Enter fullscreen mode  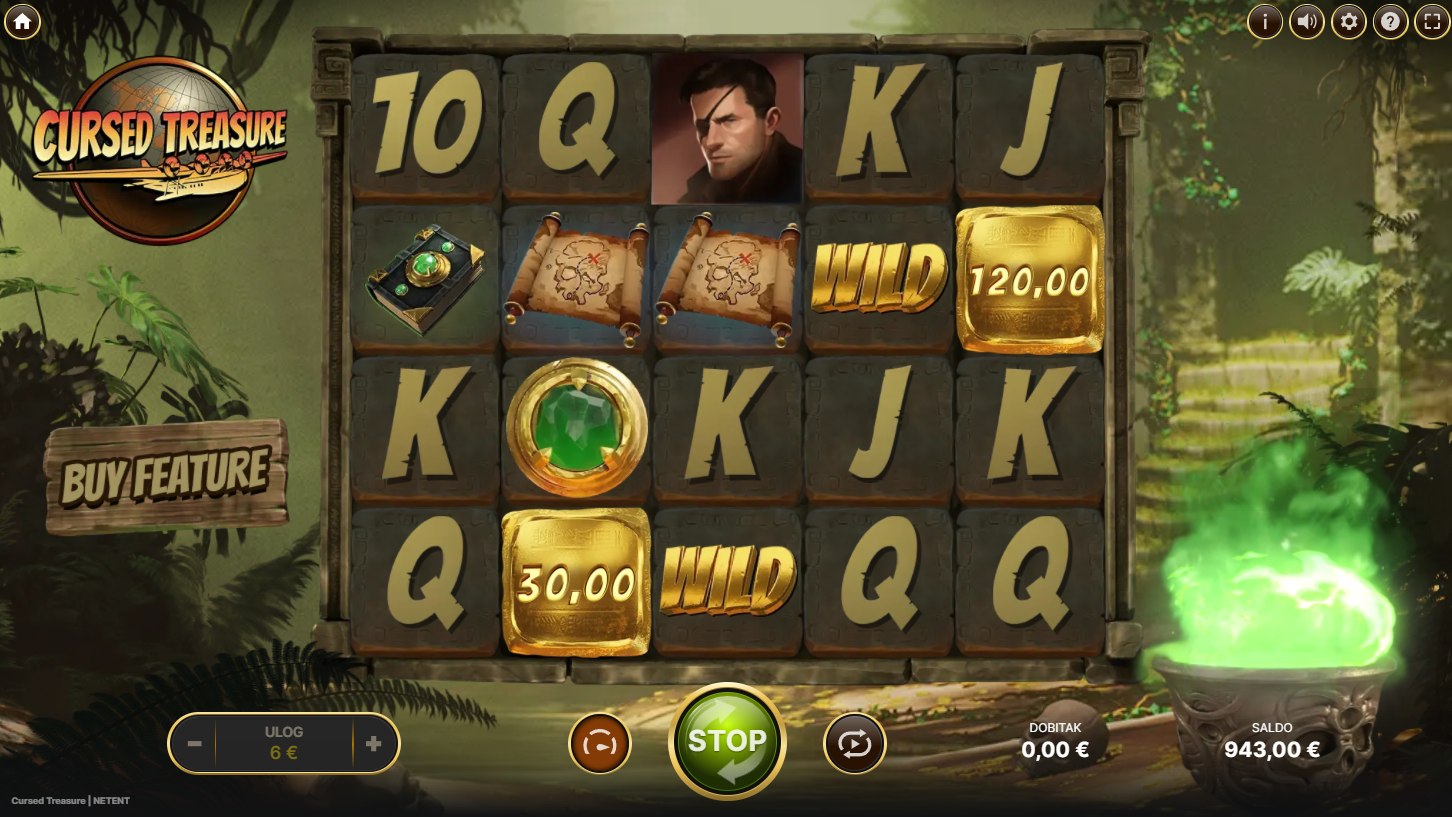click(x=1432, y=21)
